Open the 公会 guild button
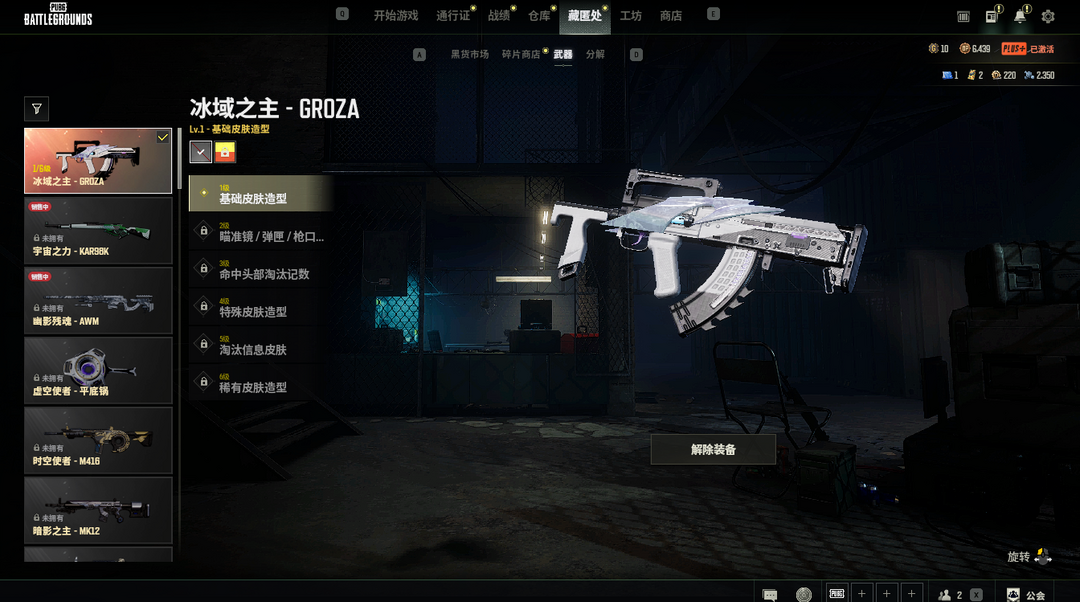1080x602 pixels. (x=1026, y=594)
